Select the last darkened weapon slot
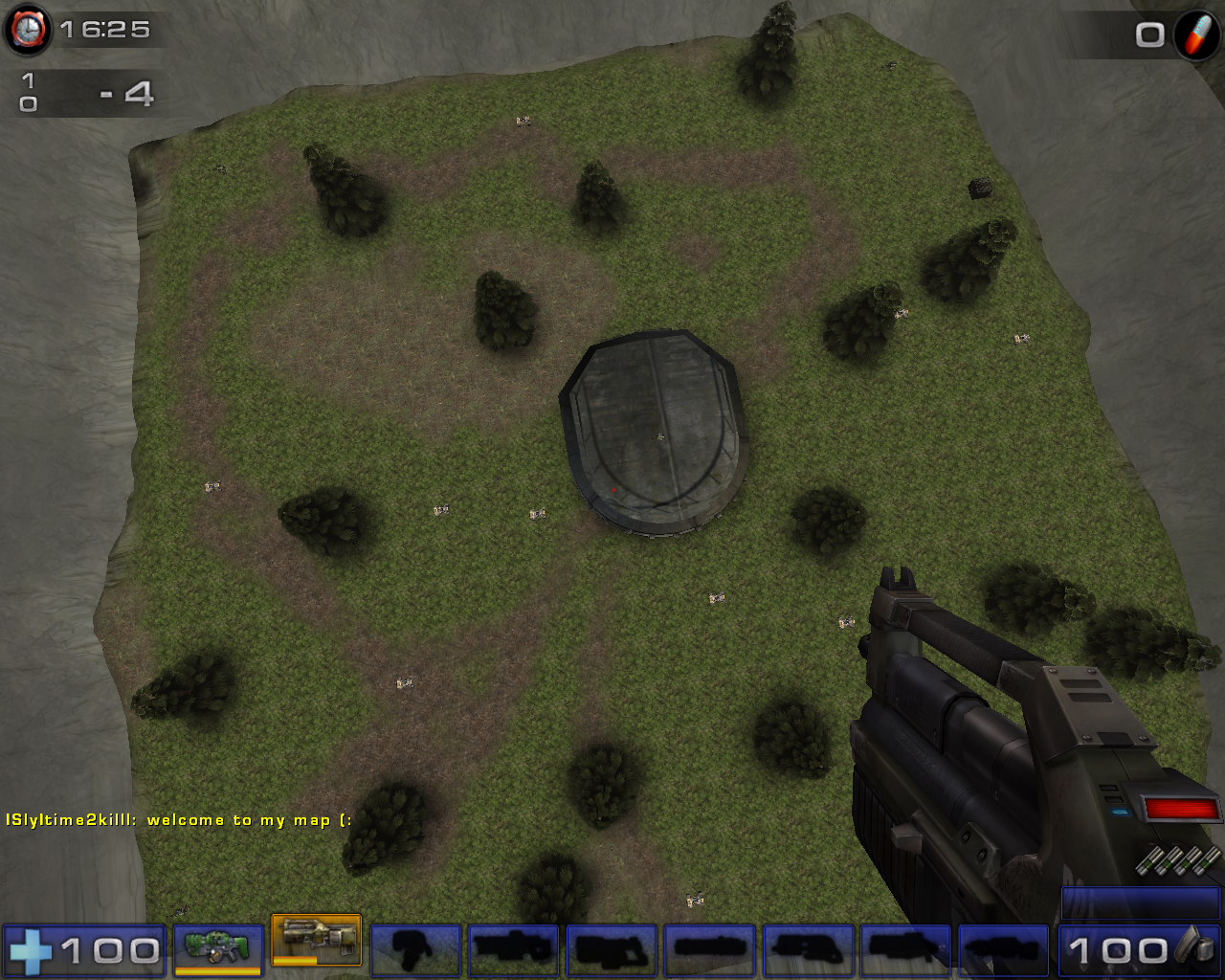 click(1000, 949)
